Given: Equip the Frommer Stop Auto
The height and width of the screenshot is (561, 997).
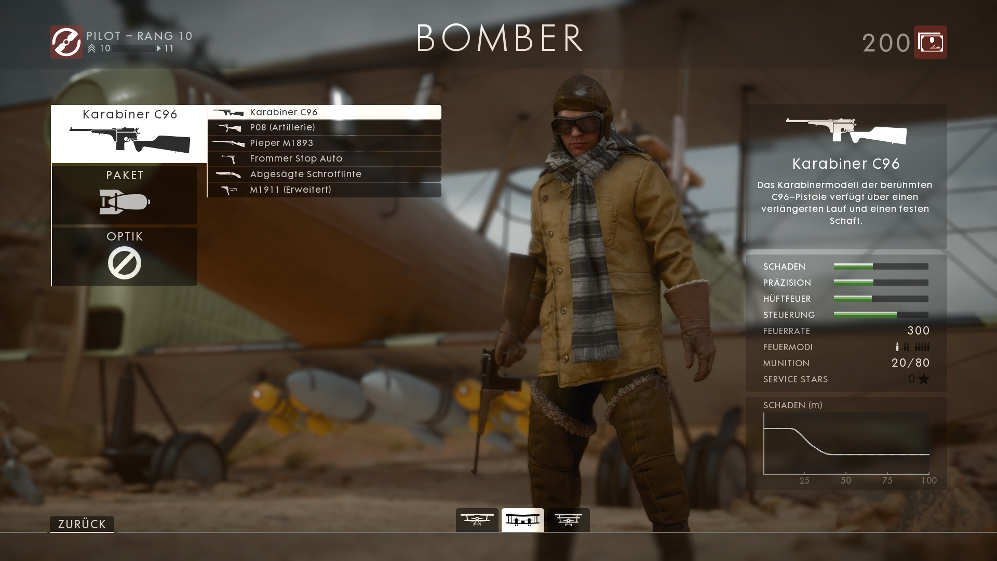Looking at the screenshot, I should click(324, 158).
